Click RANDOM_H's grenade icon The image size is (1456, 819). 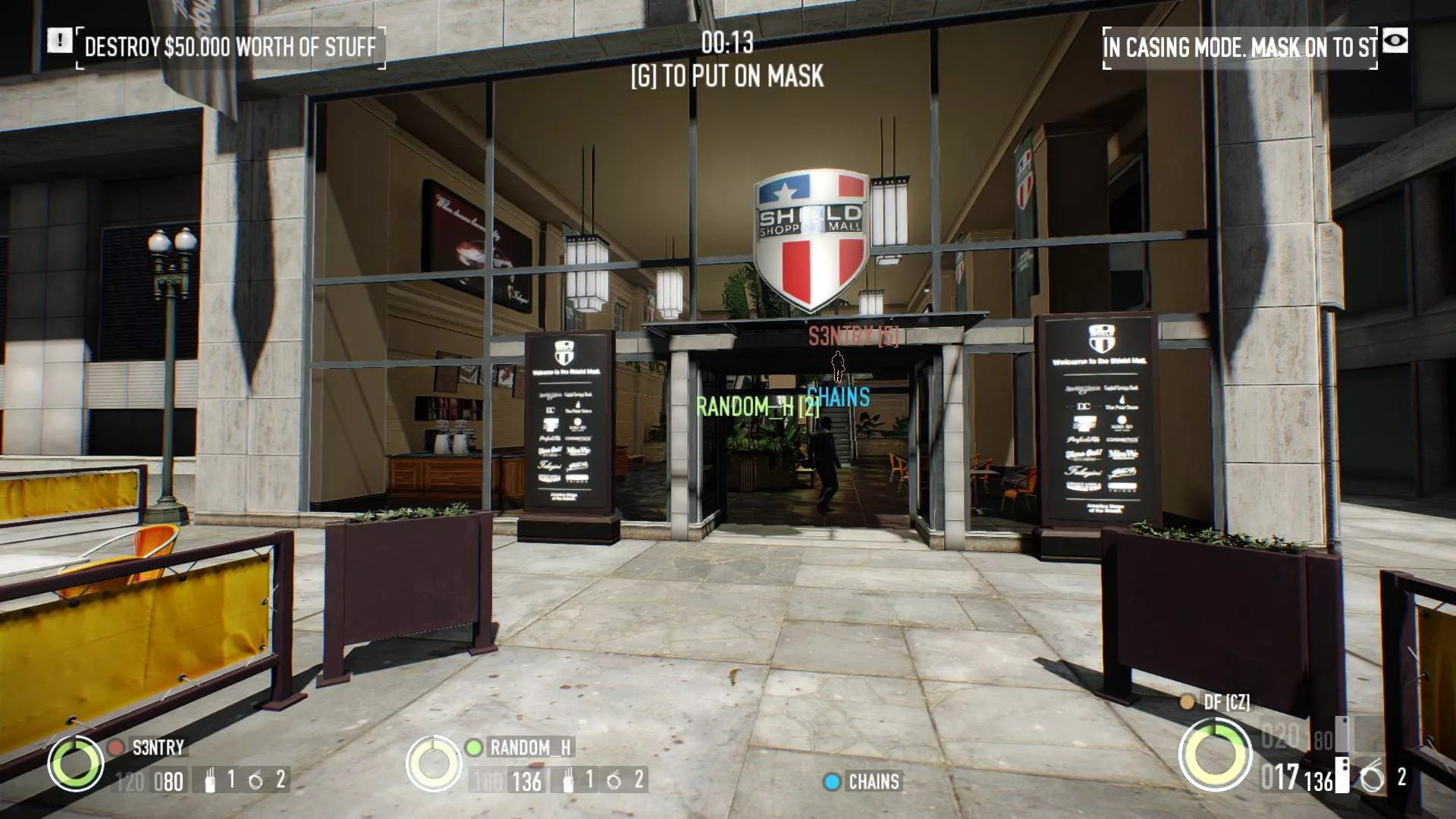click(614, 780)
